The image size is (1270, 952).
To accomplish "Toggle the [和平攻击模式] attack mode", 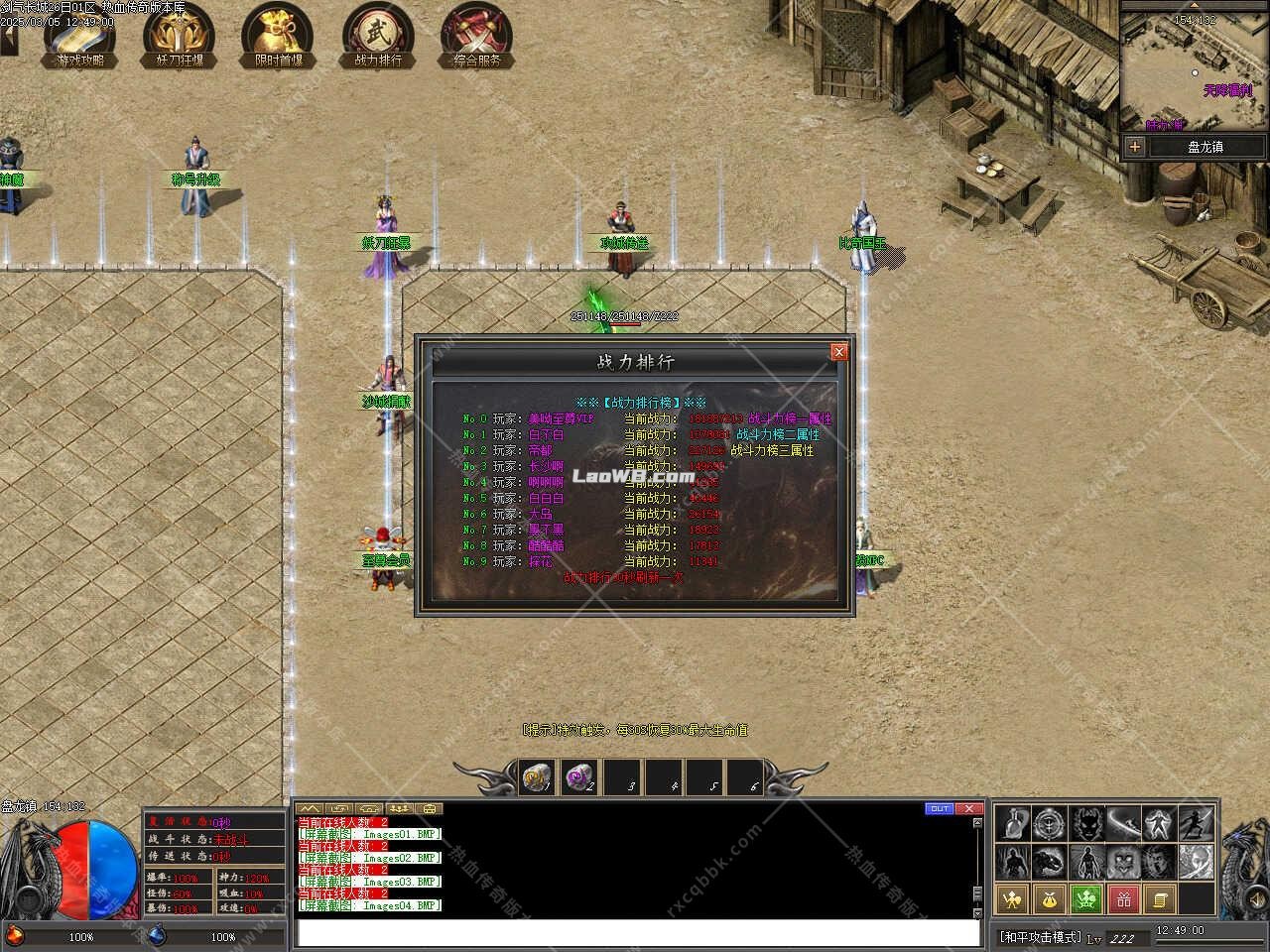I will click(x=1040, y=935).
